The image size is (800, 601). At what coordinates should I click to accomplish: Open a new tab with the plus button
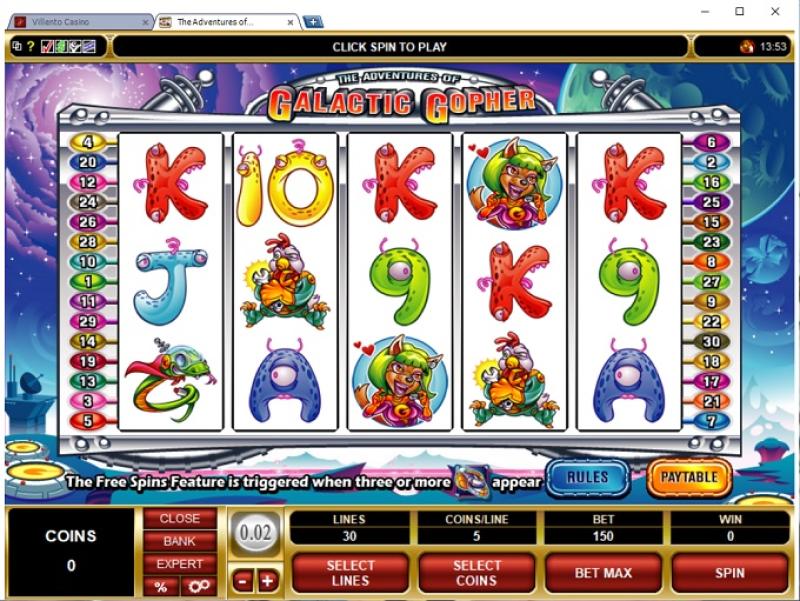pos(312,21)
